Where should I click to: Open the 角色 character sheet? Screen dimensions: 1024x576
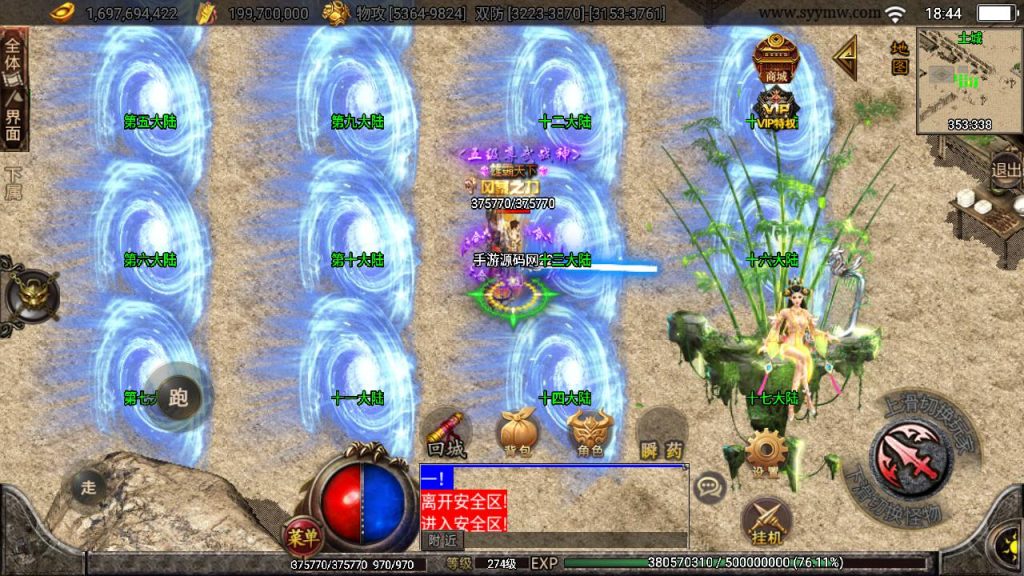590,433
